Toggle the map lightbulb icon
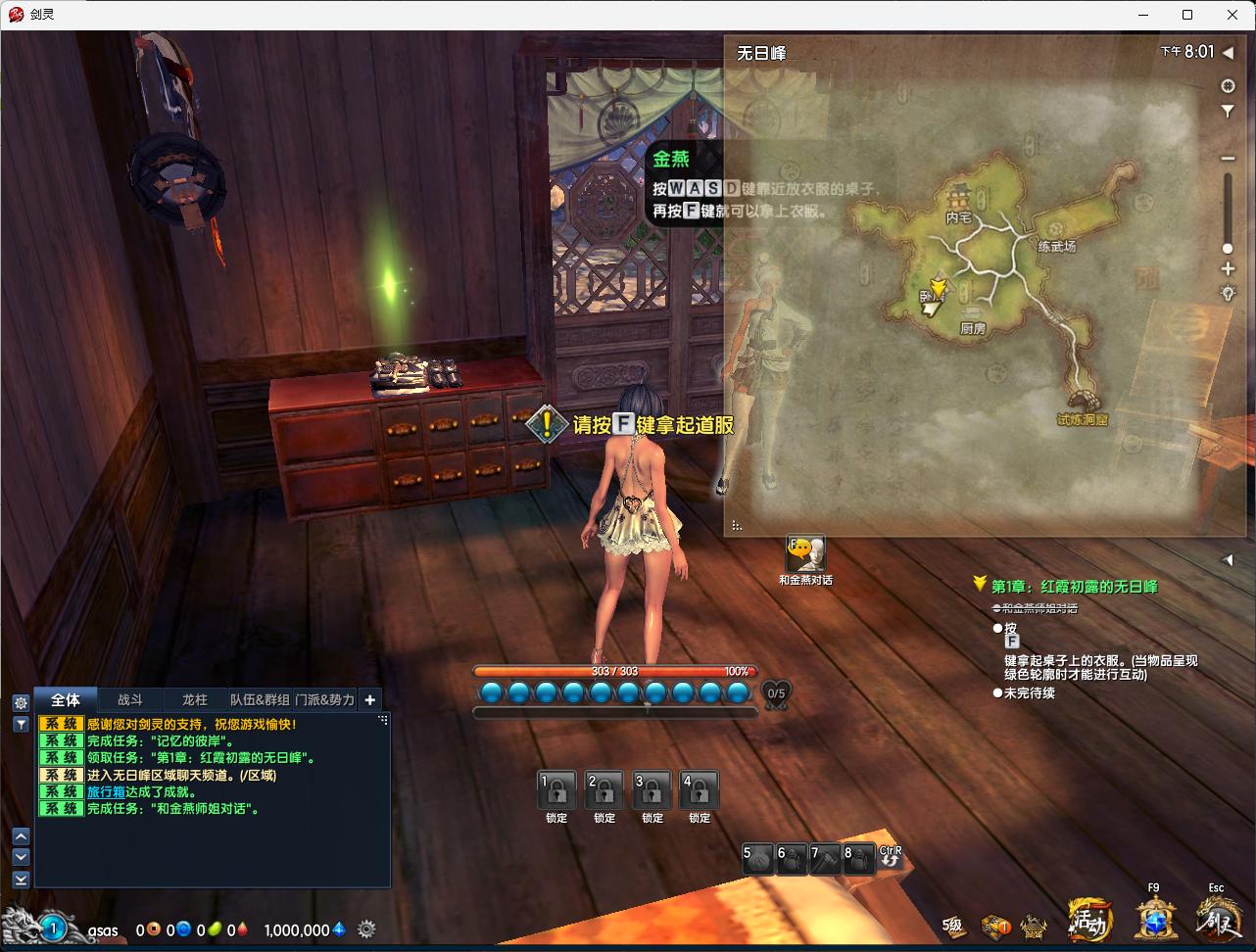The width and height of the screenshot is (1256, 952). 1228,293
